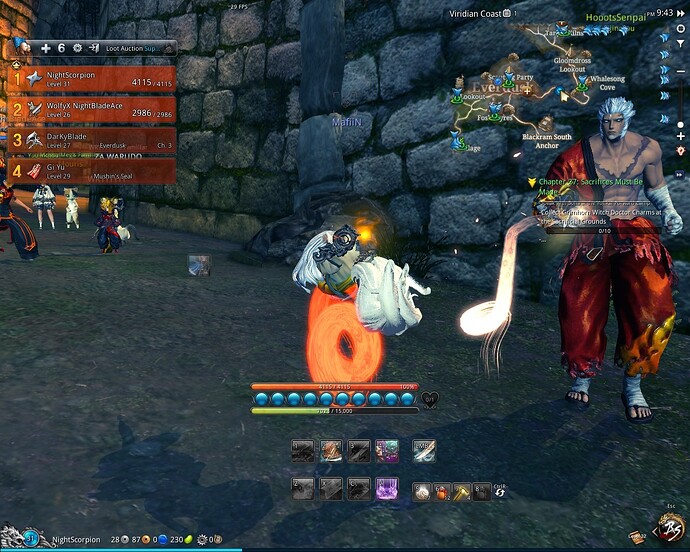Select party member NightScorpion's row

click(92, 78)
